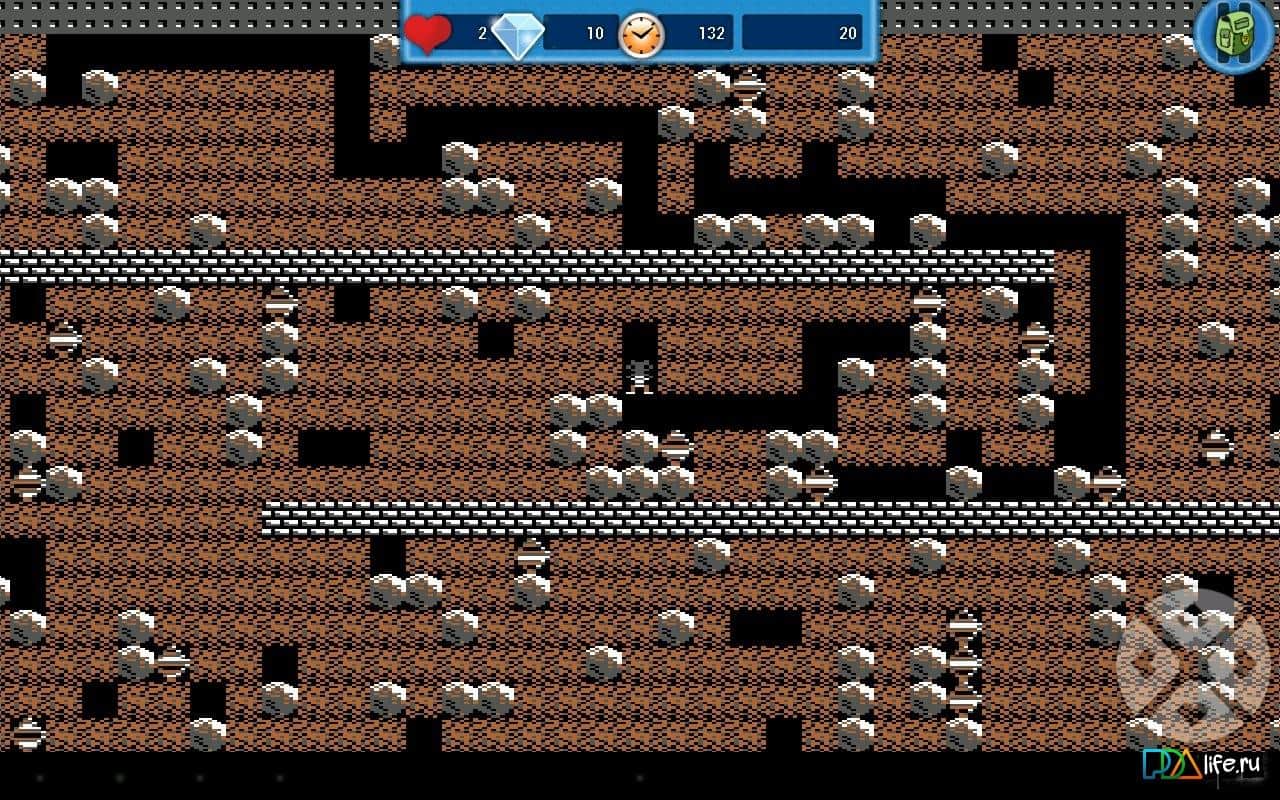This screenshot has height=800, width=1280.
Task: Click the striped diamond on the left wall edge
Action: click(x=64, y=340)
